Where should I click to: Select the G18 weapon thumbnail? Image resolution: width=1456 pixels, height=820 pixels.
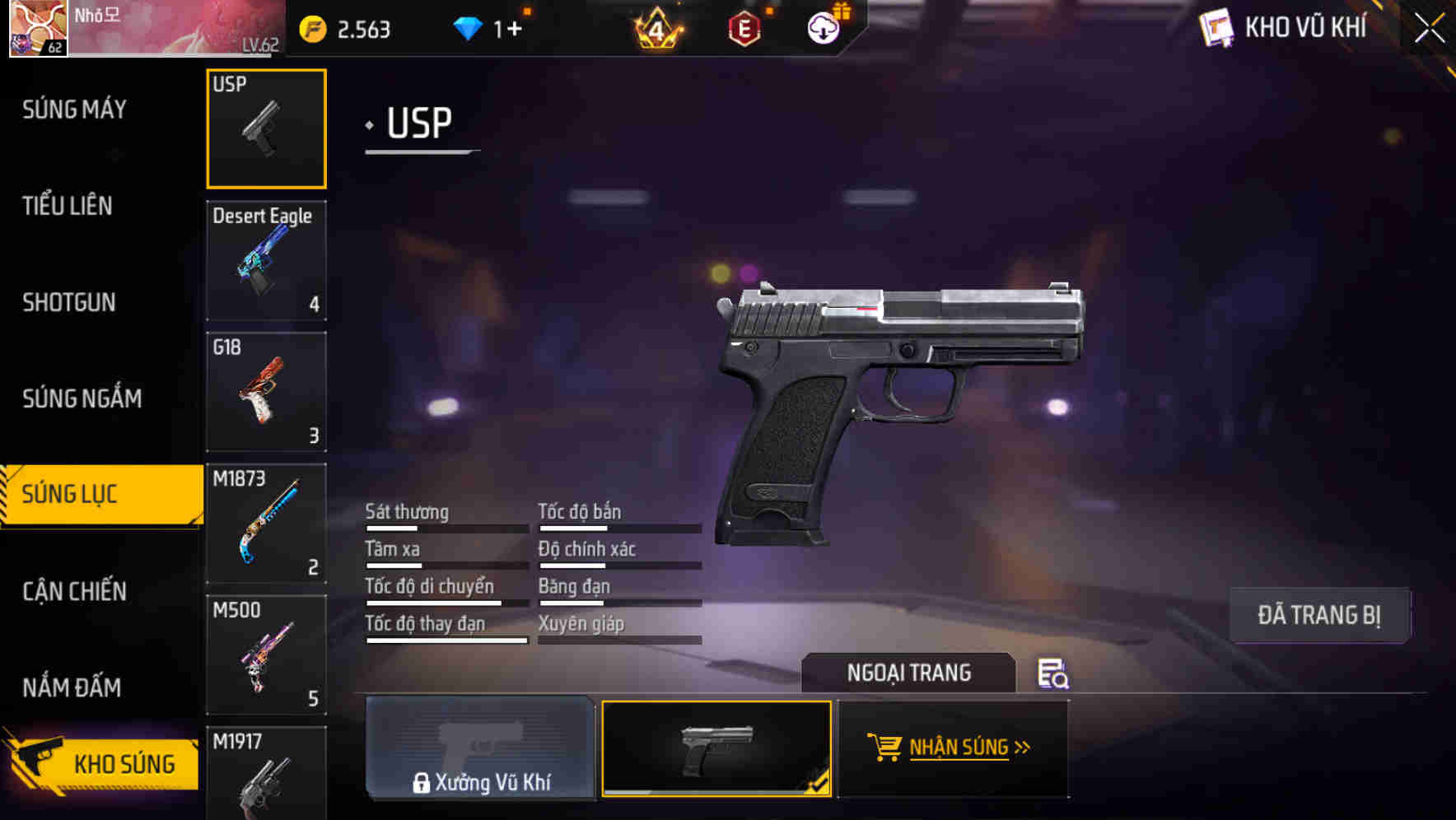(x=266, y=392)
